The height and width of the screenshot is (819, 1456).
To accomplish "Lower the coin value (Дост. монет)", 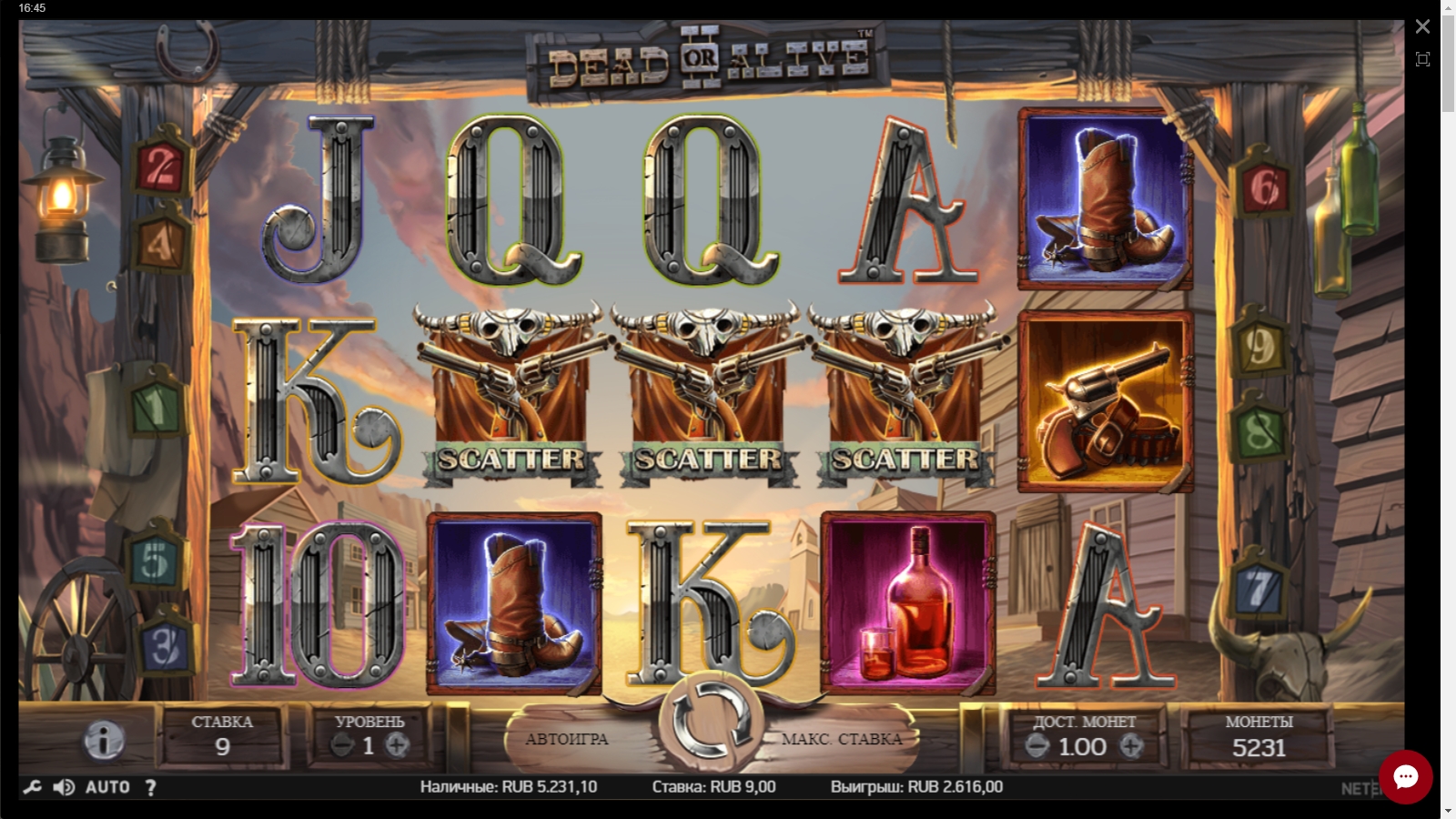I will point(1036,747).
